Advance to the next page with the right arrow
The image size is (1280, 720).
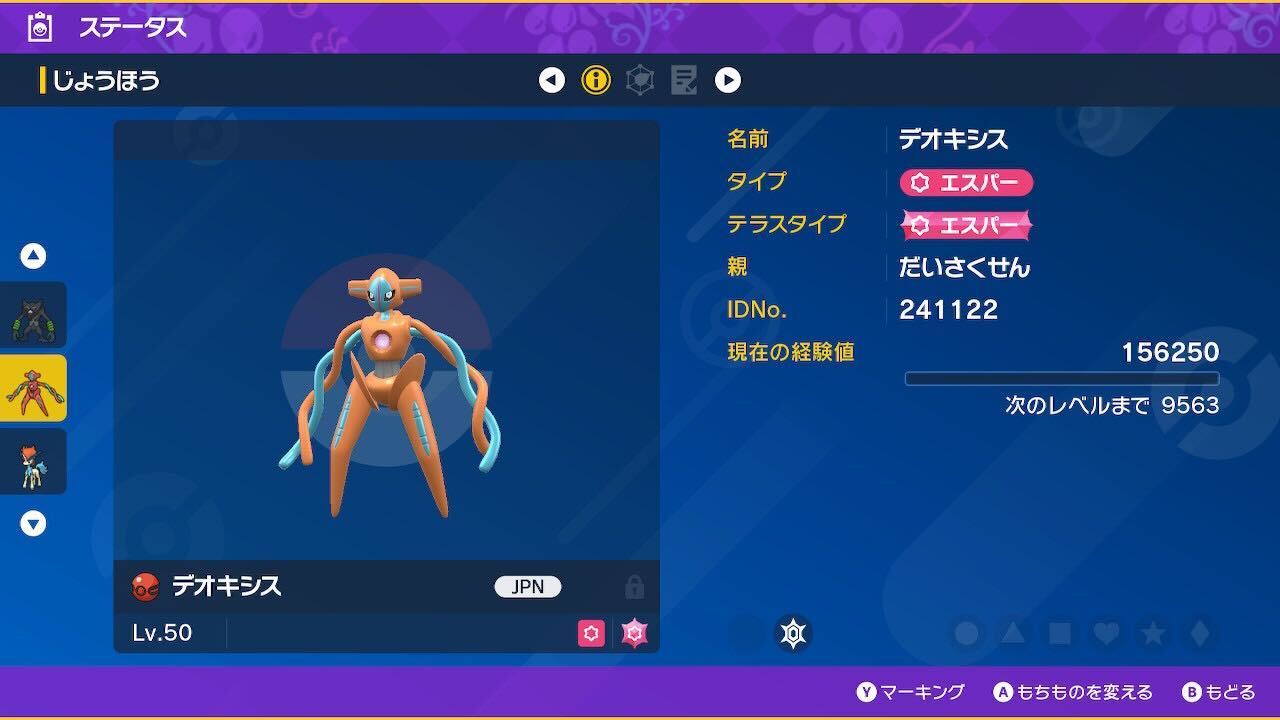coord(729,80)
